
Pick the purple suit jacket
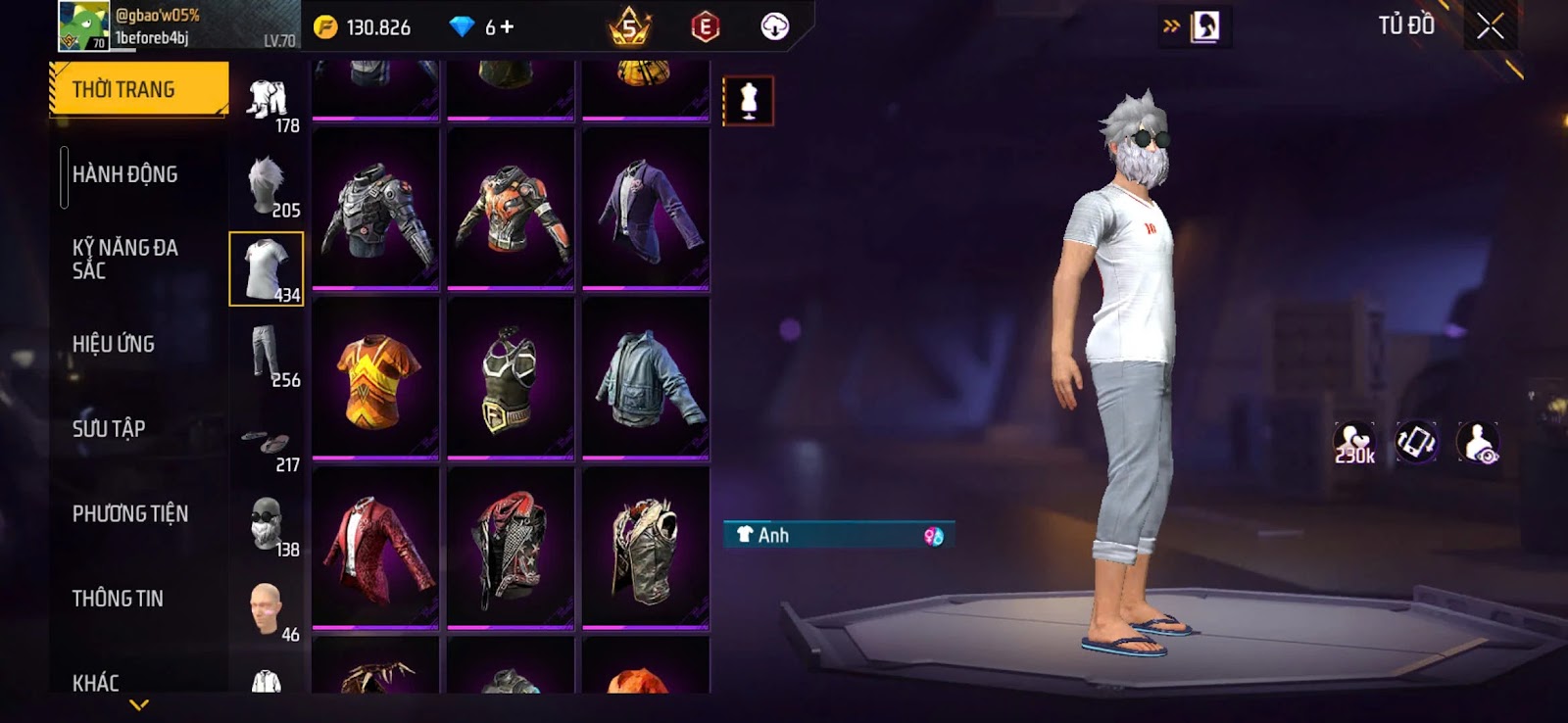645,209
